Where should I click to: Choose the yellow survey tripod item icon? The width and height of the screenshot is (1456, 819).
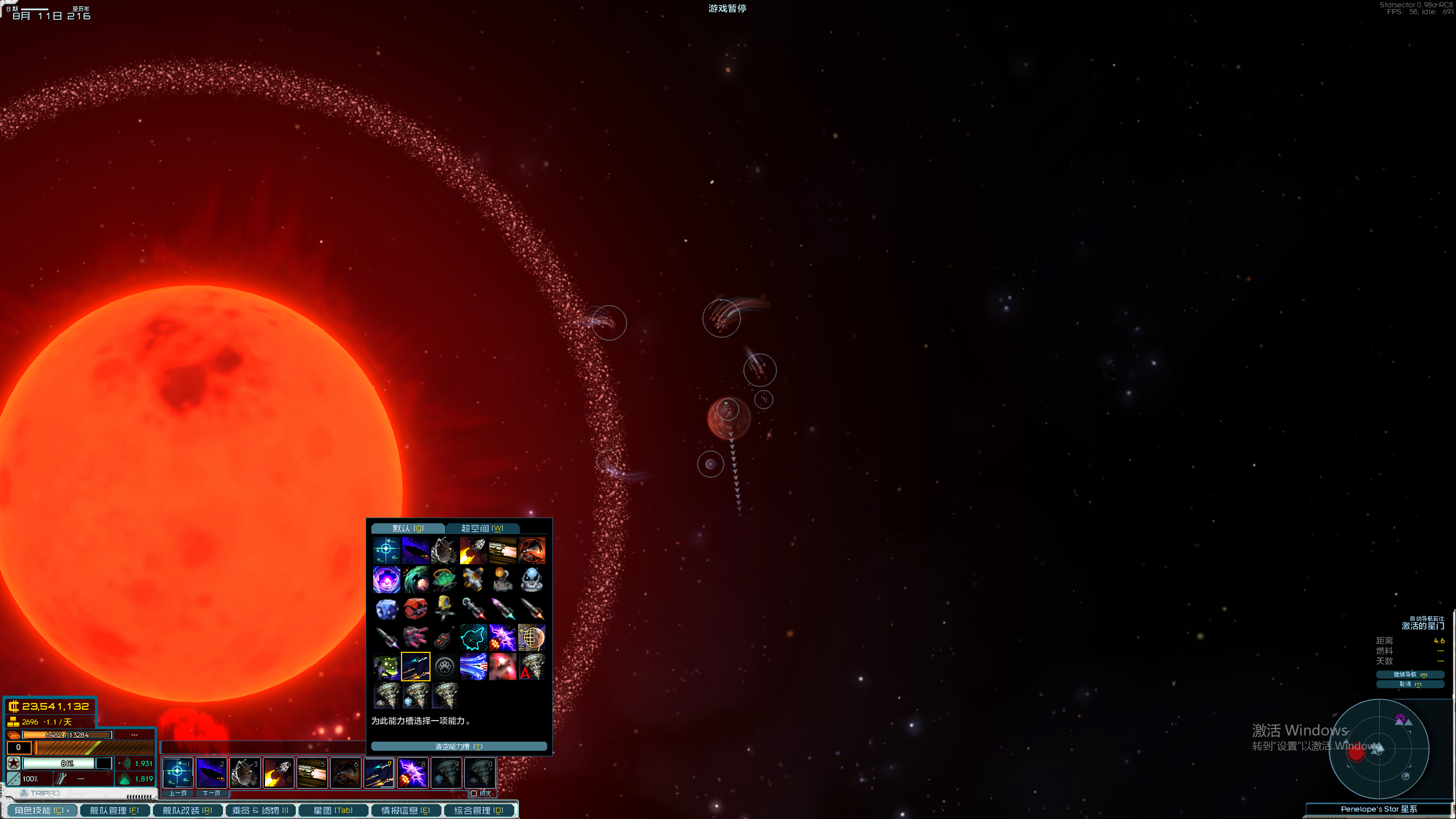pos(445,608)
